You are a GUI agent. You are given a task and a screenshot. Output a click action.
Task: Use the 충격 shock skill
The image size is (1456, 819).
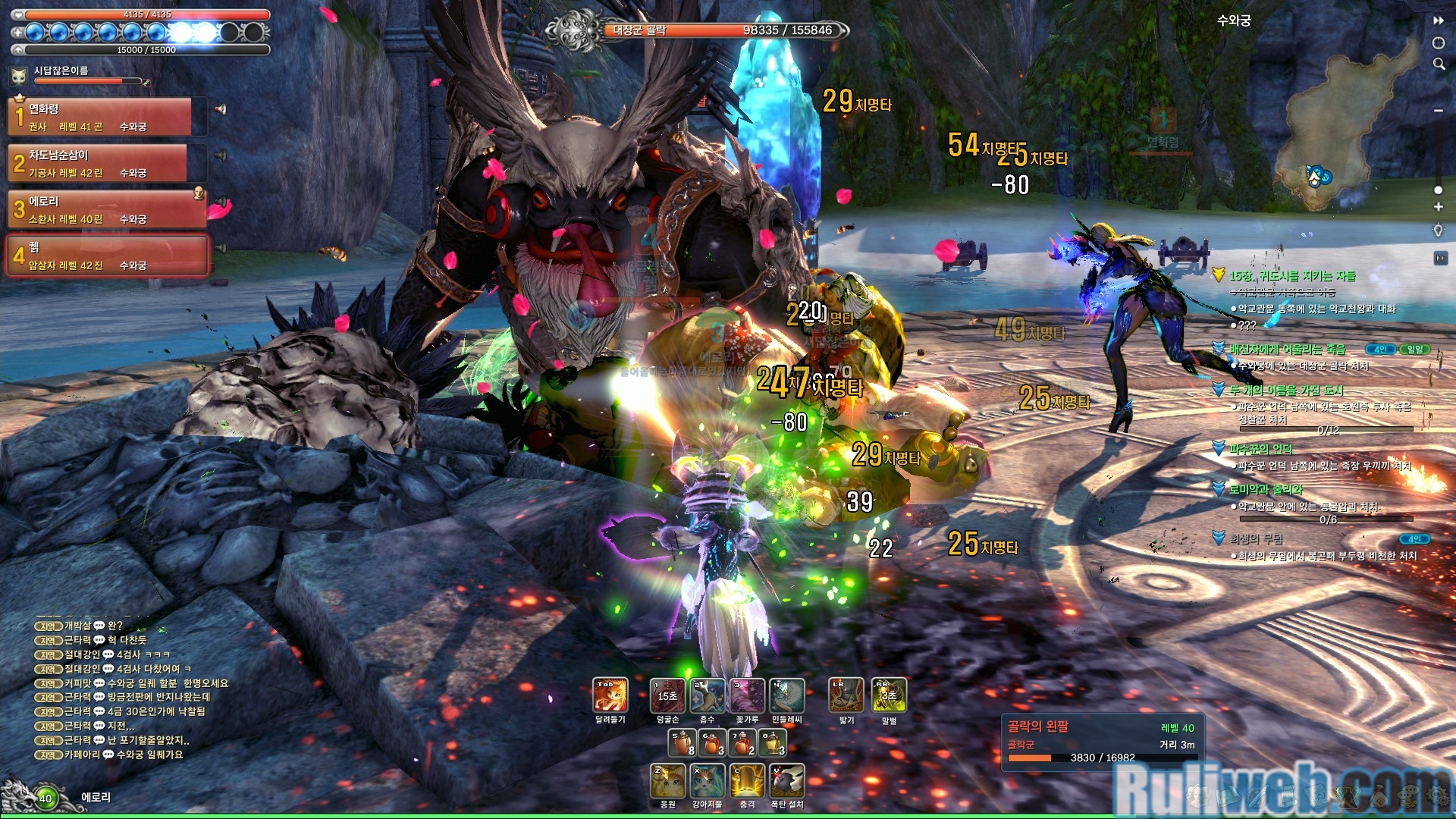point(747,781)
